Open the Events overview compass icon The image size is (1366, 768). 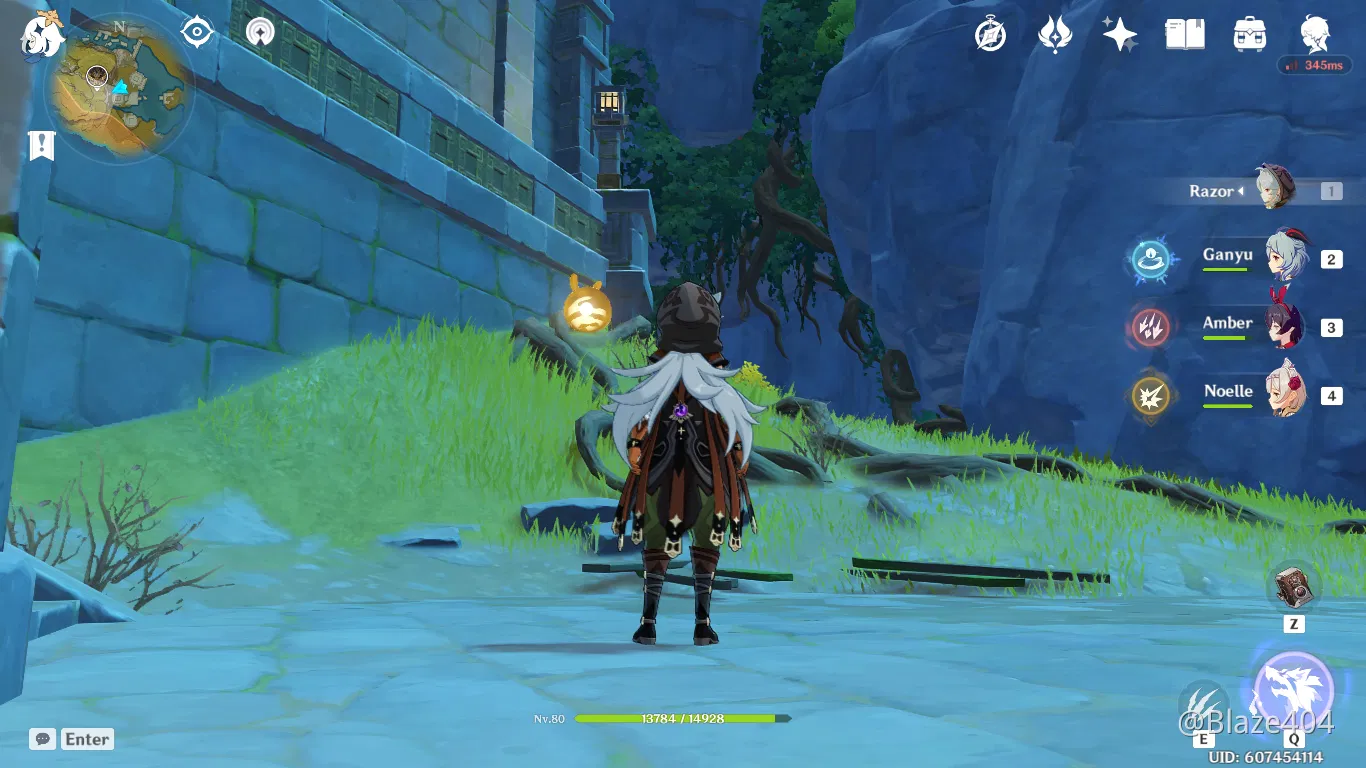(x=989, y=33)
